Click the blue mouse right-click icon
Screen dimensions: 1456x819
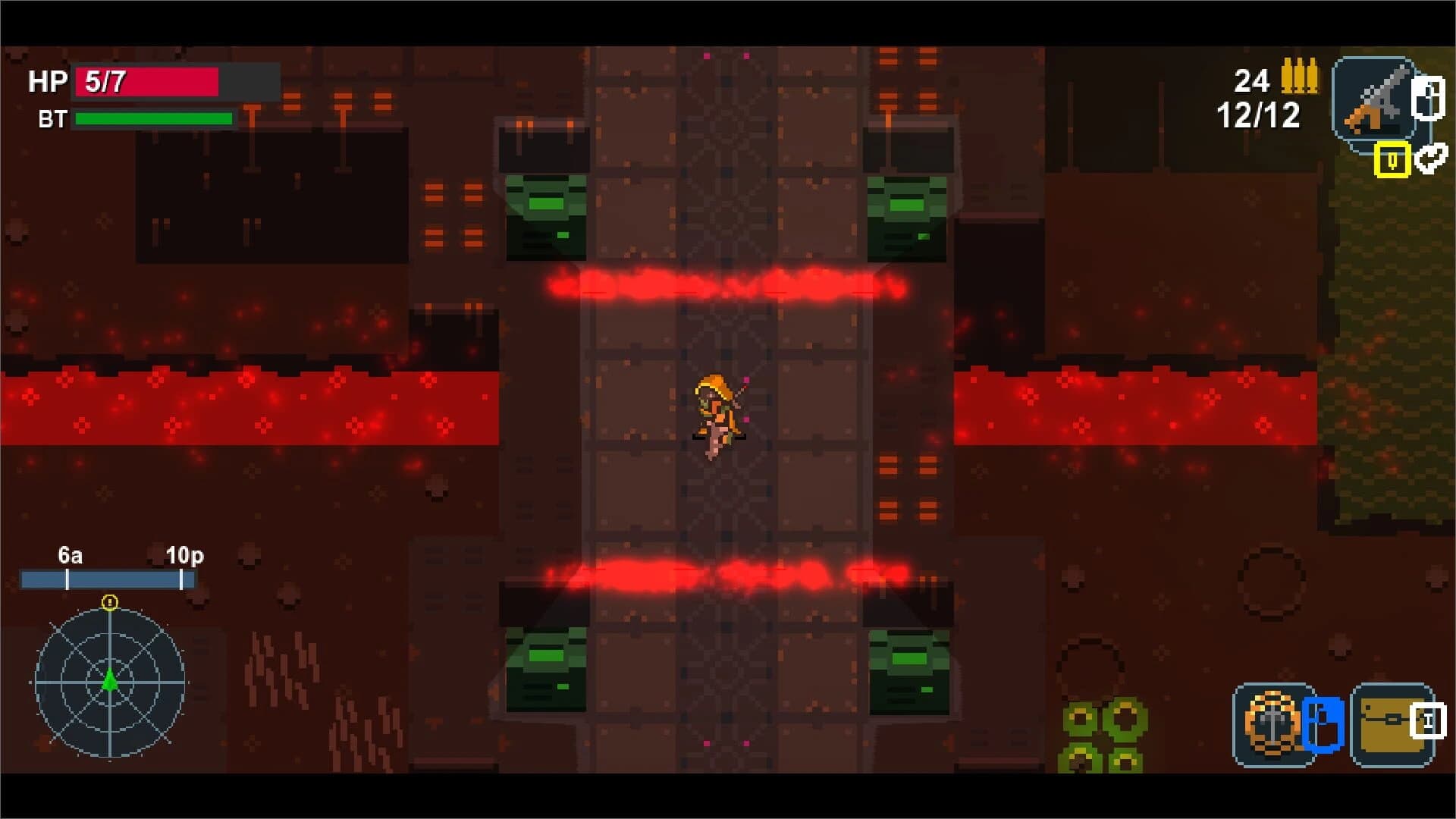pyautogui.click(x=1322, y=724)
